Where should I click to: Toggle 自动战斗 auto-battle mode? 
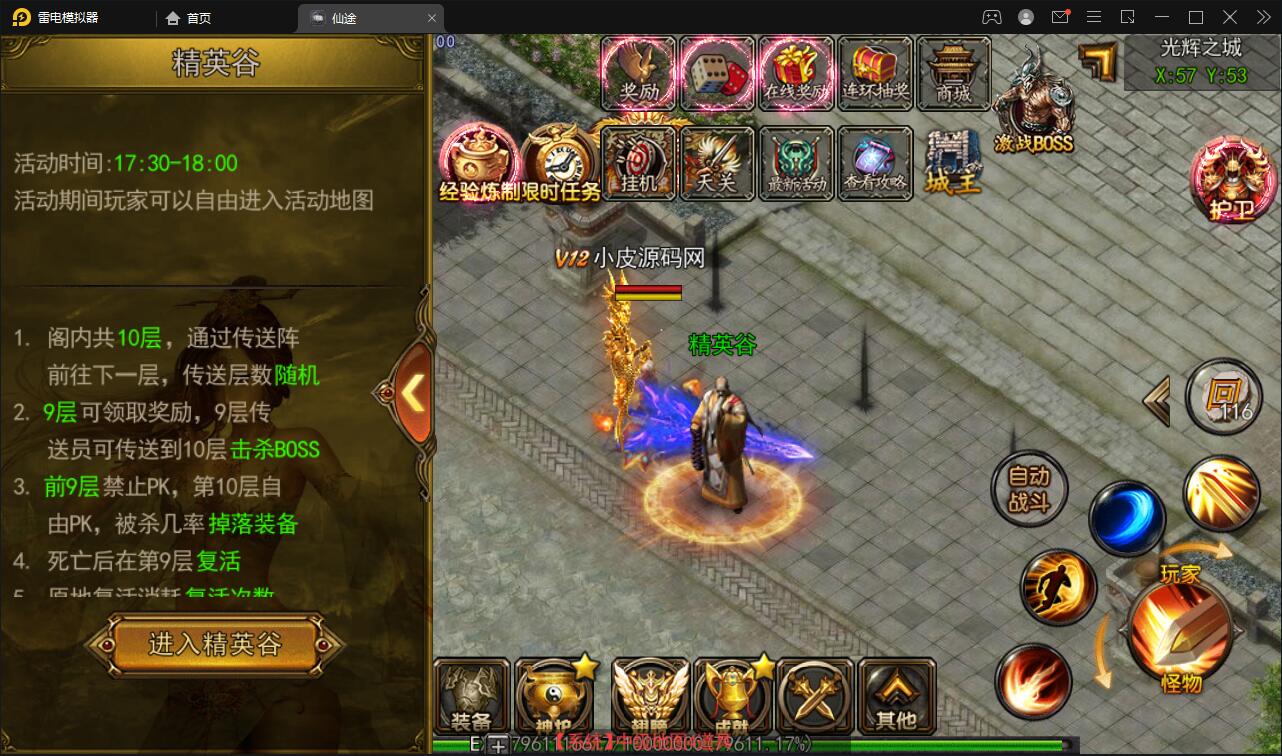(x=1029, y=489)
